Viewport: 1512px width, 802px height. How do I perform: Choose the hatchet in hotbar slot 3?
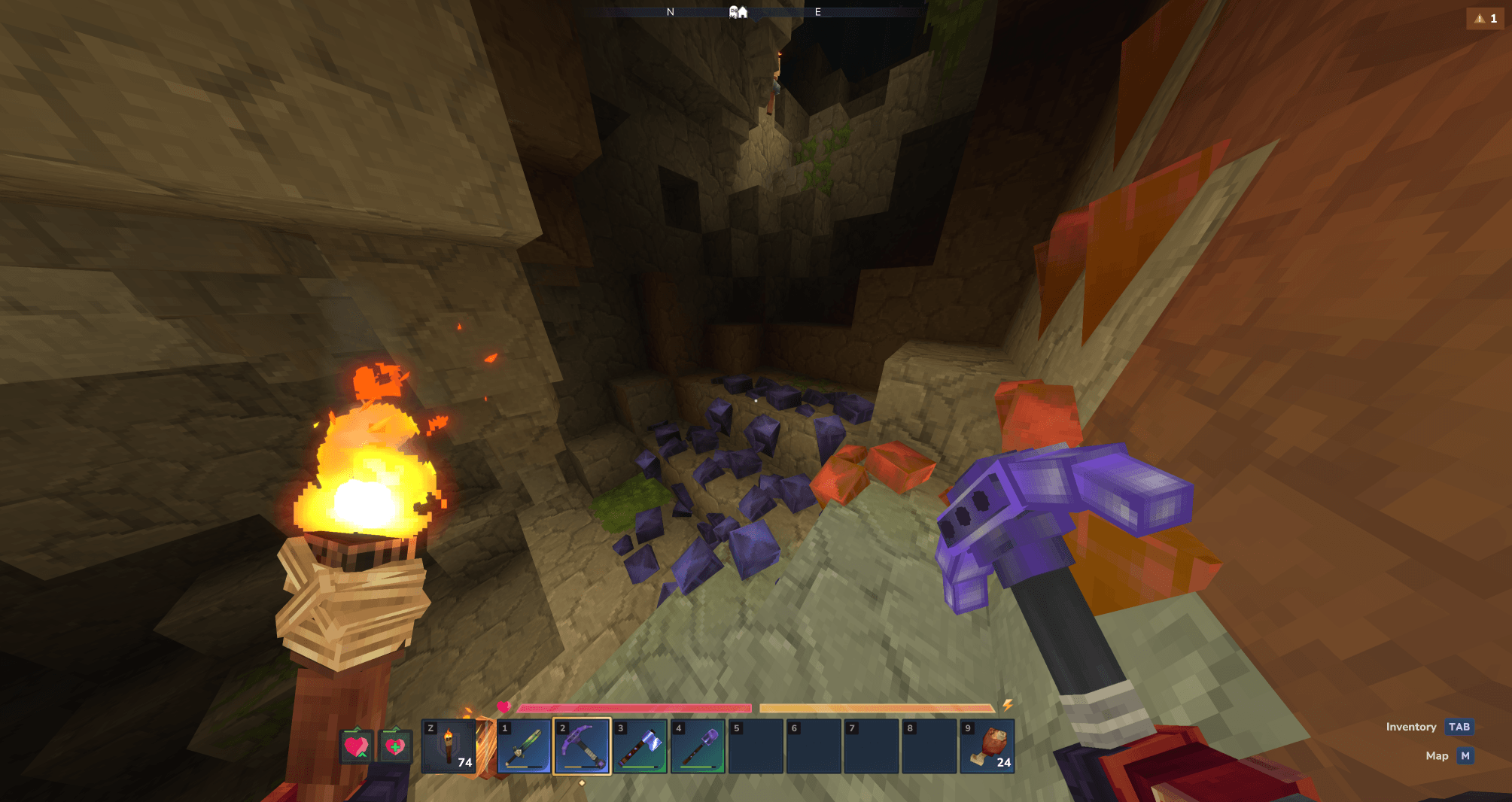click(640, 746)
